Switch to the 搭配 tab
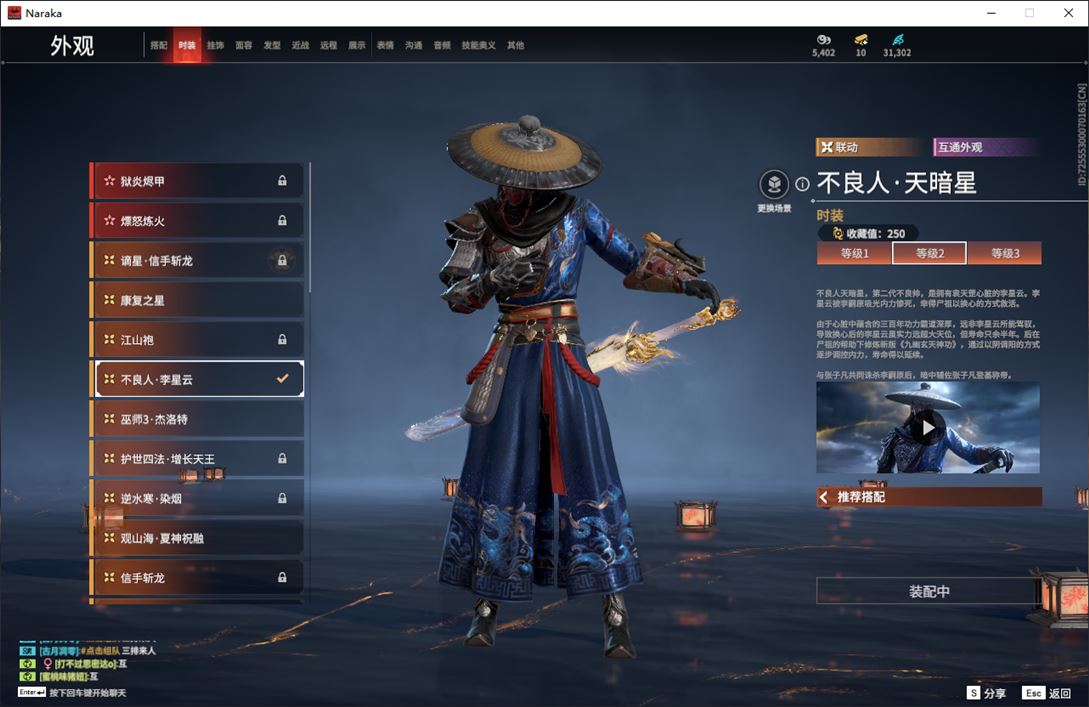Screen dimensions: 1089x707 (159, 45)
